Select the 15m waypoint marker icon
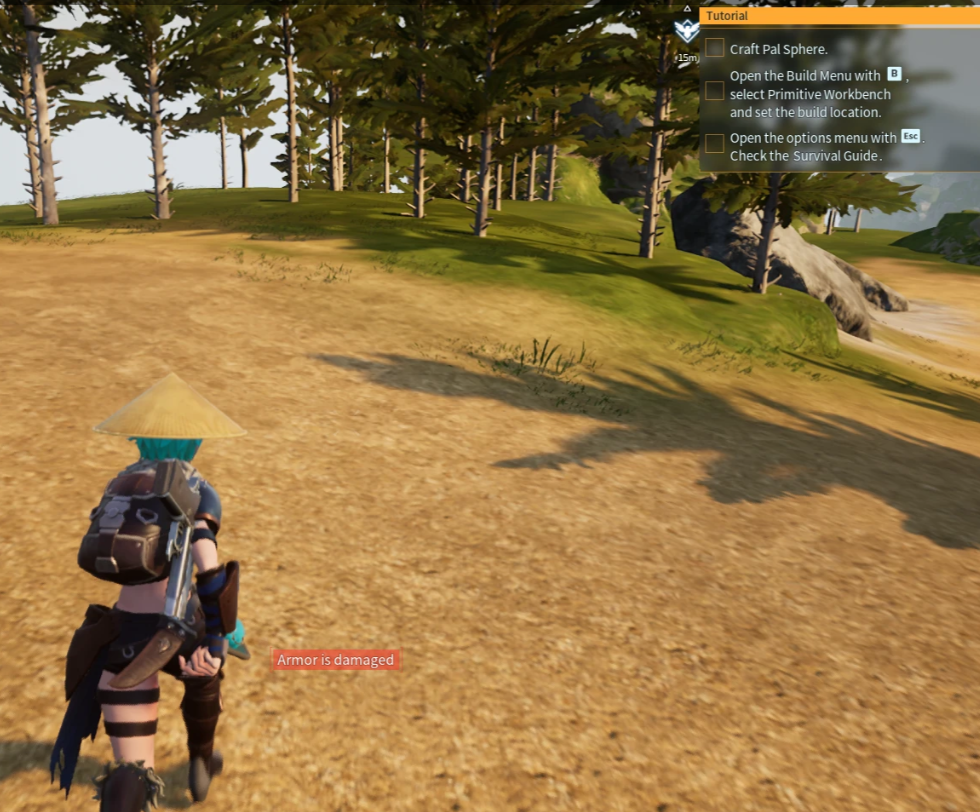Image resolution: width=980 pixels, height=812 pixels. (x=686, y=30)
